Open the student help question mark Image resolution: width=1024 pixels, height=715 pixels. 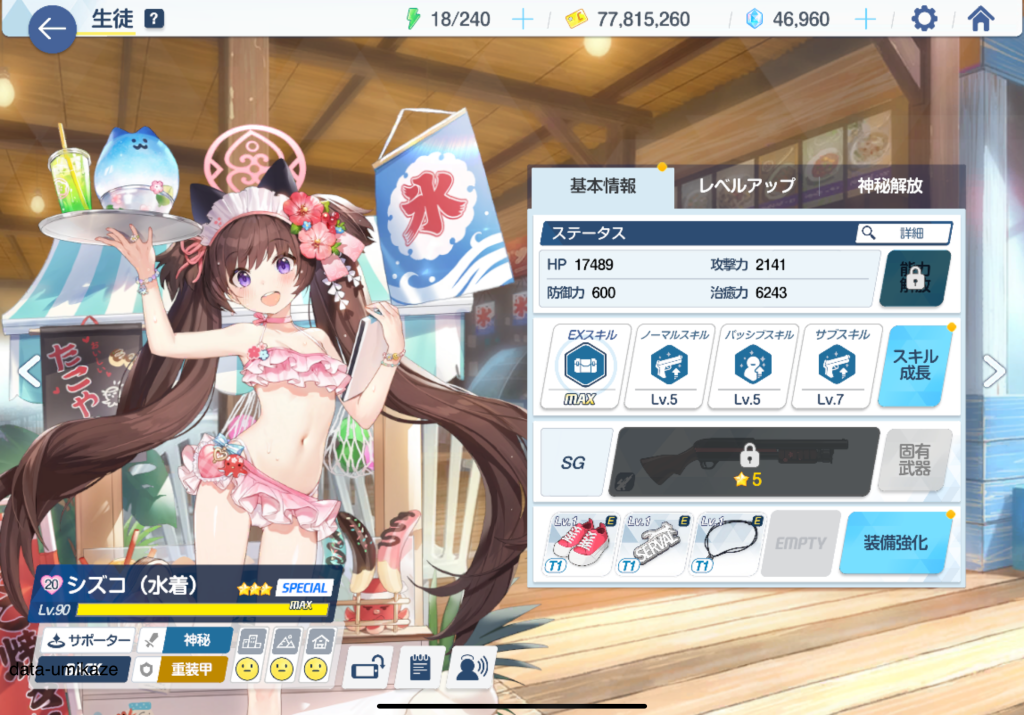coord(154,19)
